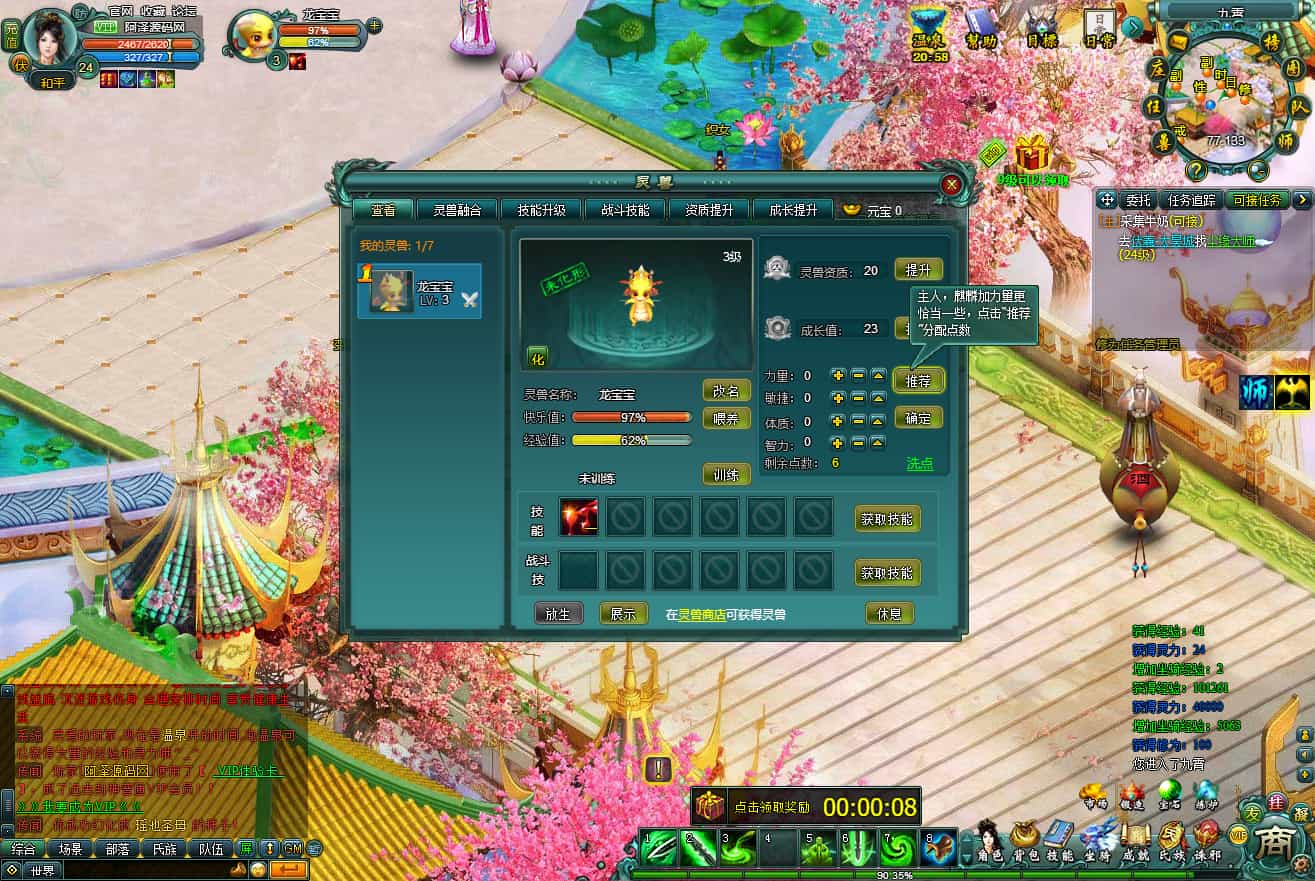This screenshot has width=1315, height=881.
Task: Show off the pet with 展示
Action: click(x=623, y=614)
